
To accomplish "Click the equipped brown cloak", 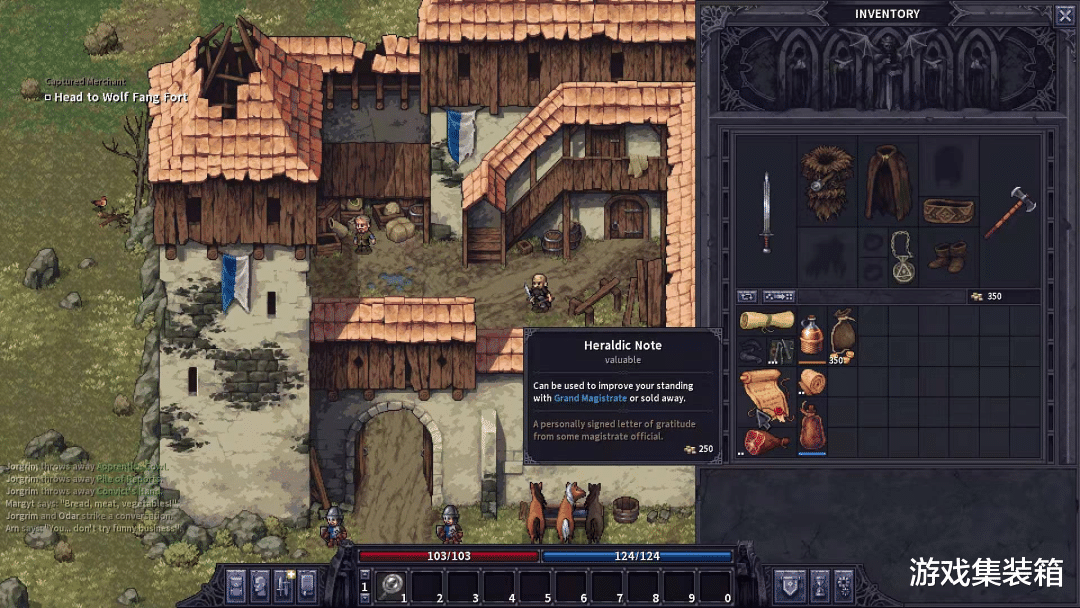I will click(x=887, y=181).
